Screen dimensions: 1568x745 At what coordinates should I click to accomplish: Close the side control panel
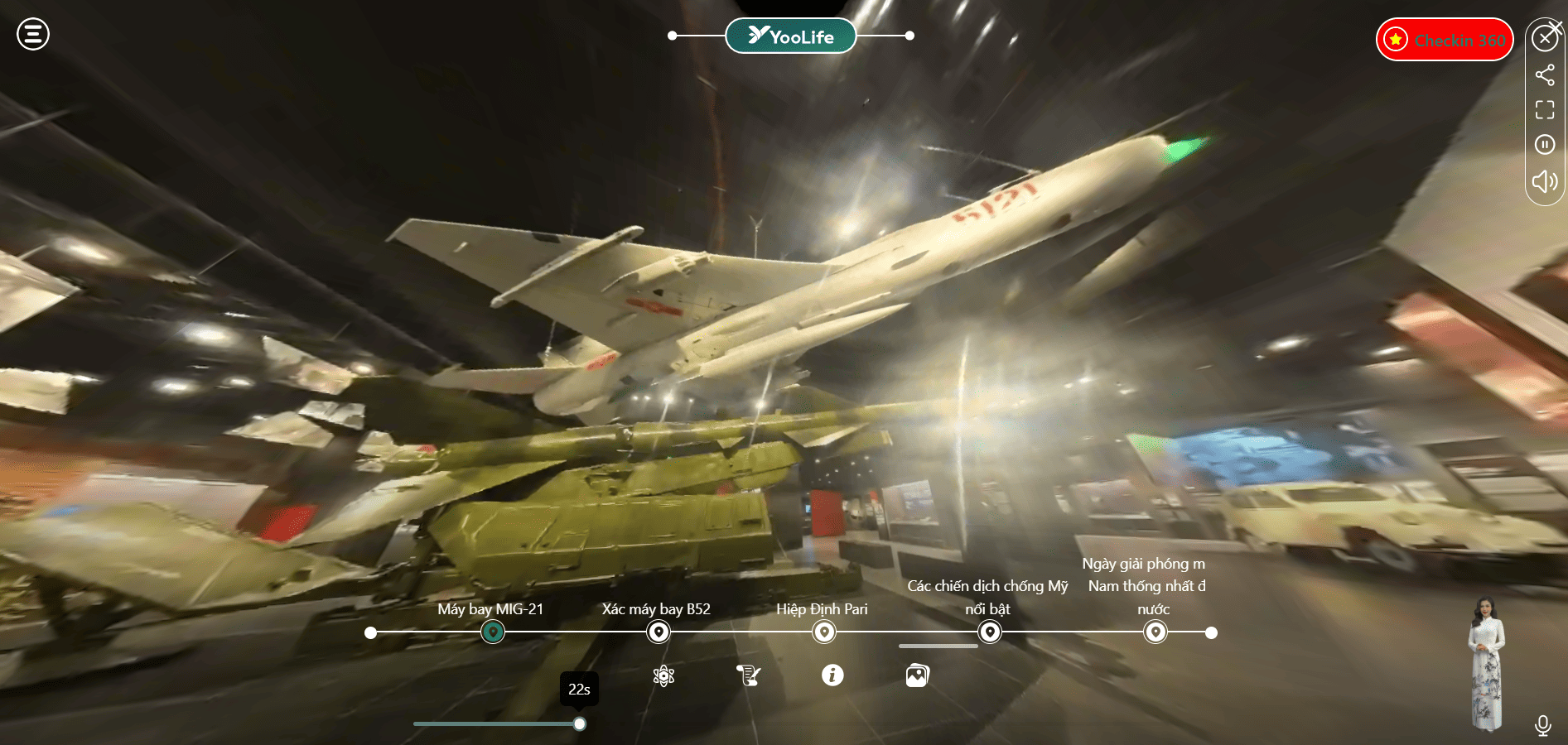(1545, 38)
